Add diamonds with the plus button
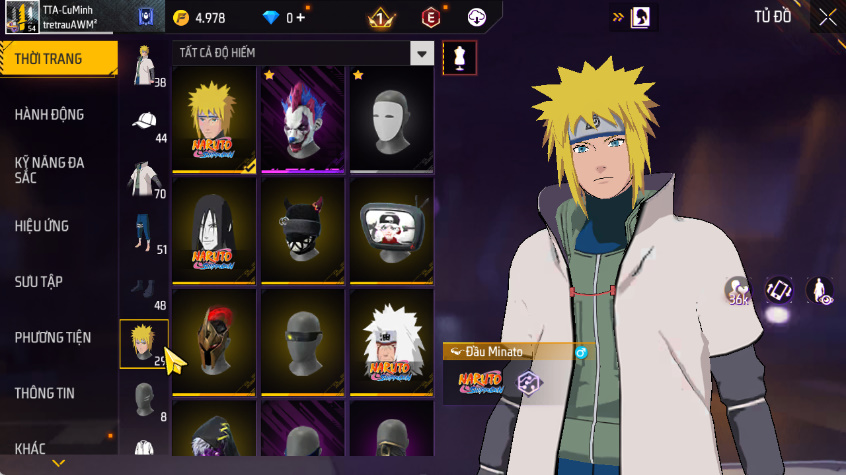846x475 pixels. [x=300, y=17]
